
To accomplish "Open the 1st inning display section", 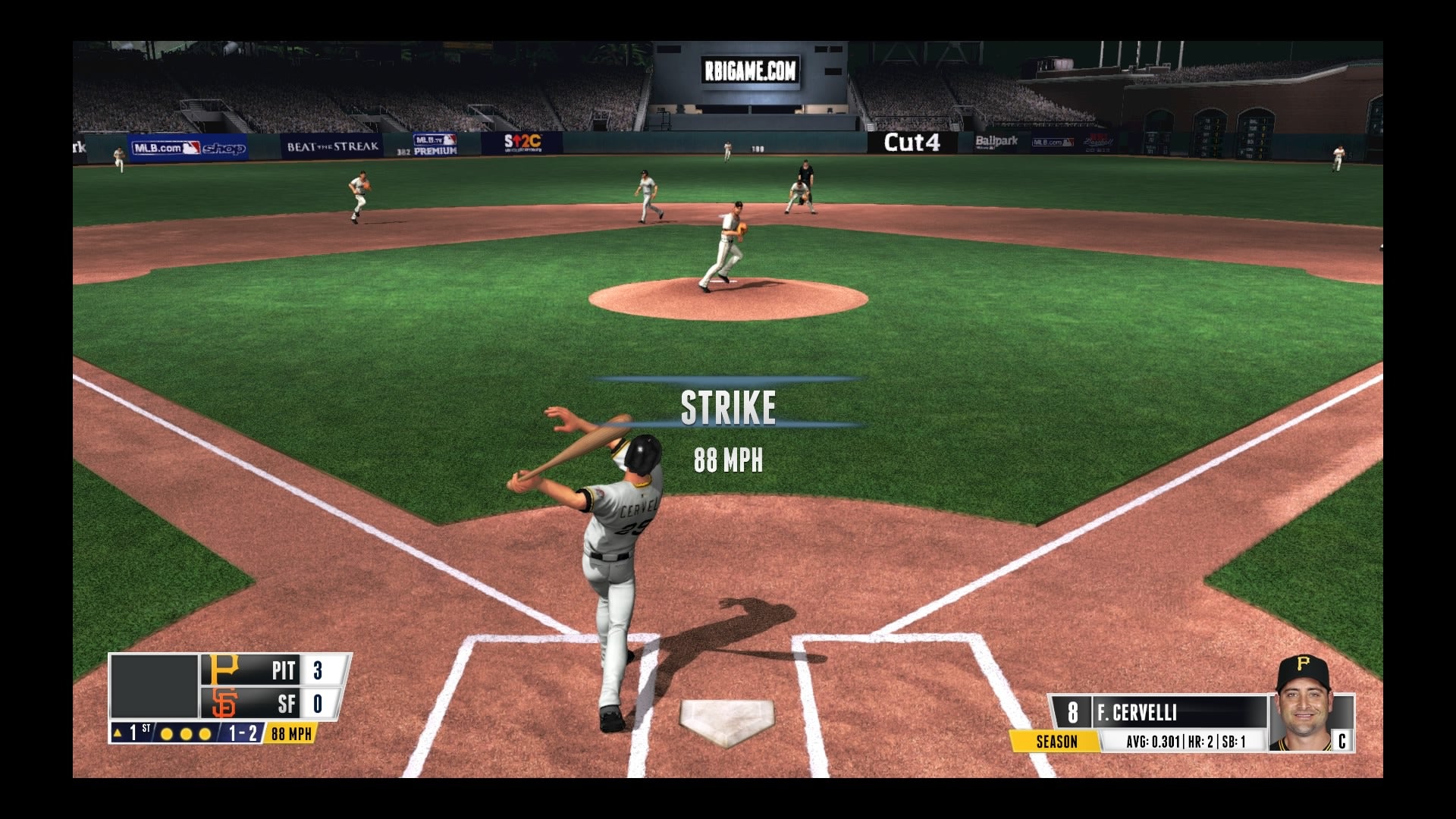I will (136, 734).
